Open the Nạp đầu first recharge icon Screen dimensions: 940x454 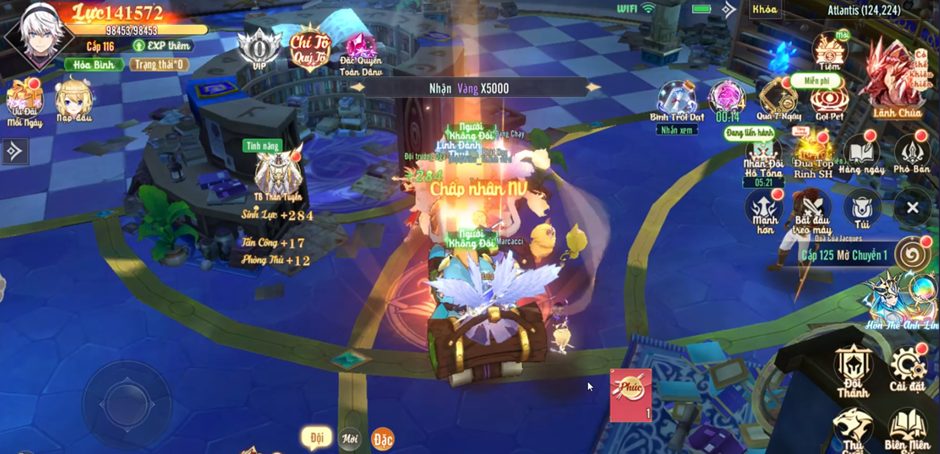pos(74,100)
